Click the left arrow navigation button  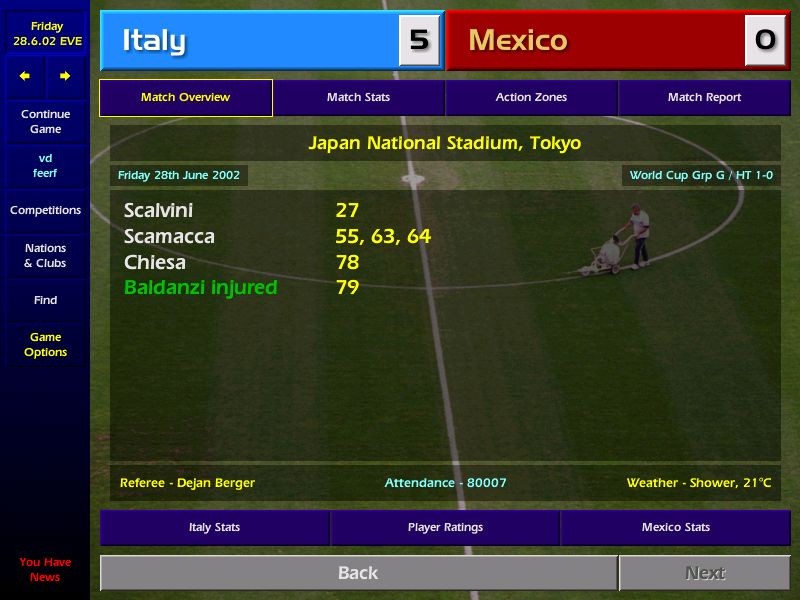(25, 76)
